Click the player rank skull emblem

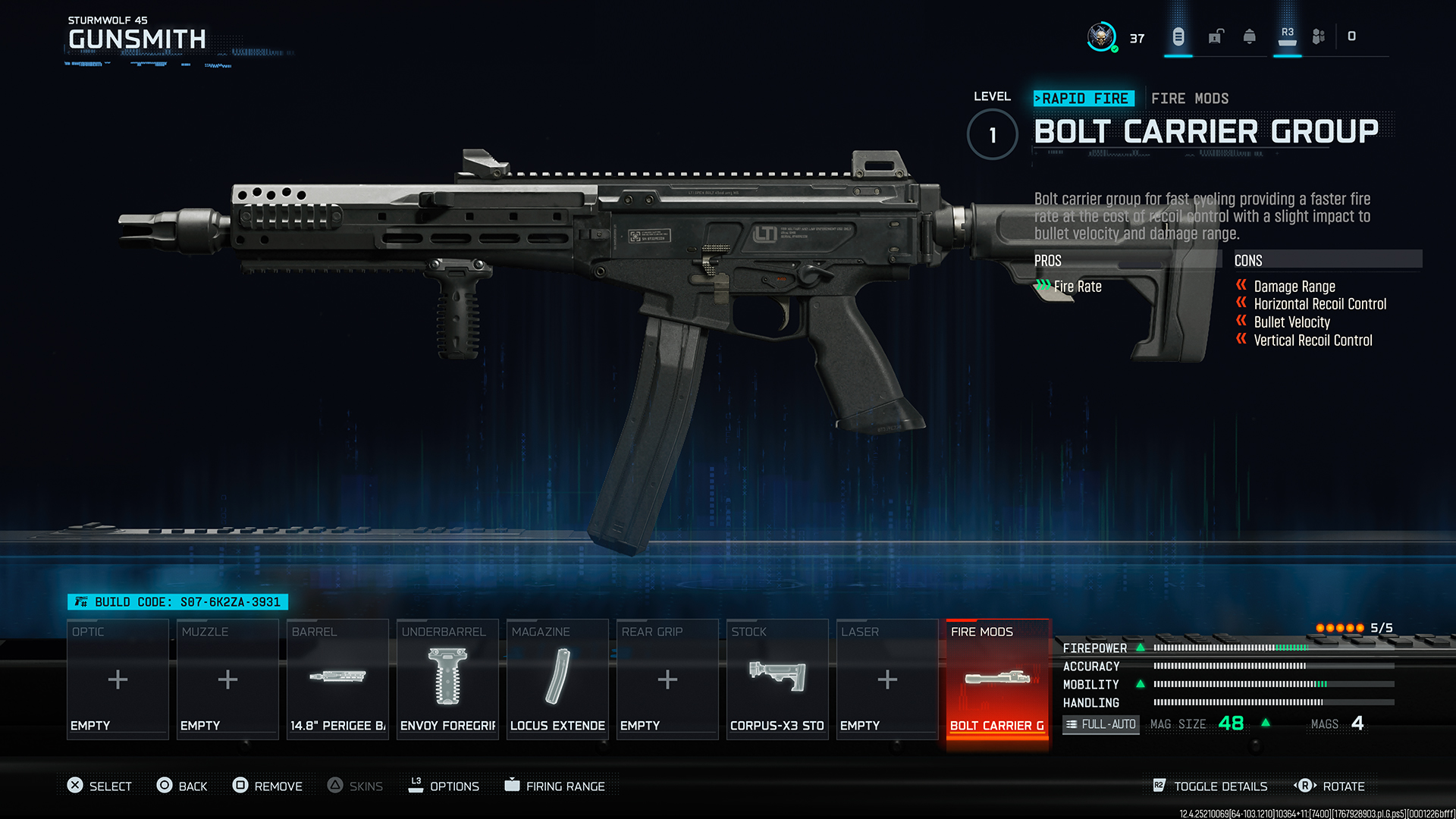coord(1102,36)
